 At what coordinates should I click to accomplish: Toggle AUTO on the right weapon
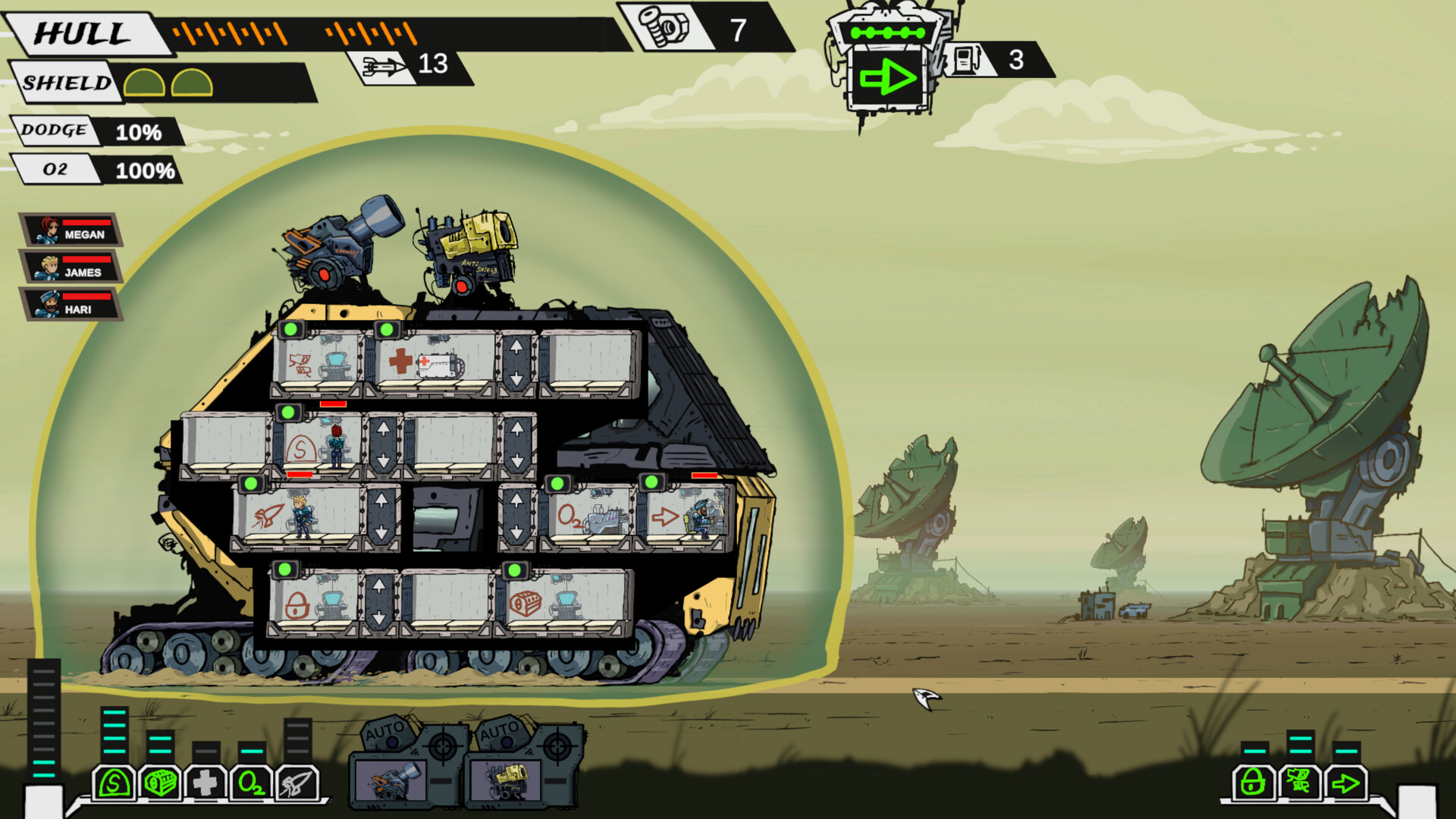500,733
